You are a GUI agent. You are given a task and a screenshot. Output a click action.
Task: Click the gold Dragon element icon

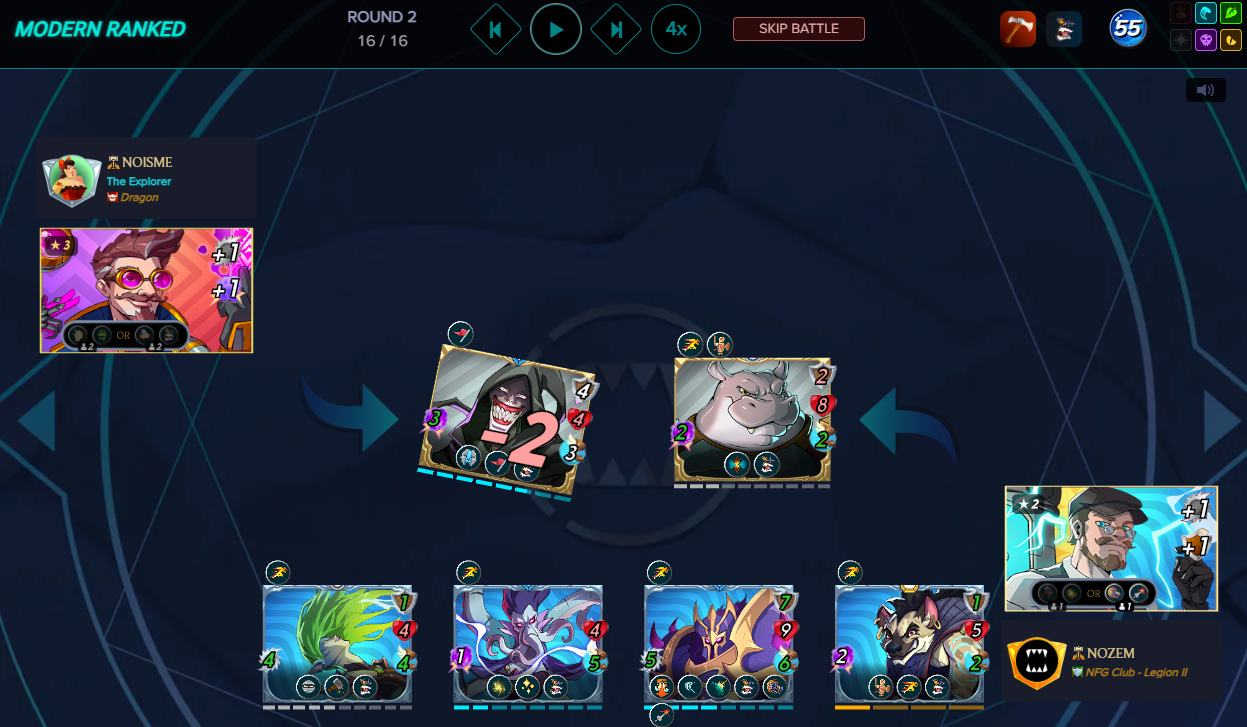point(1232,40)
